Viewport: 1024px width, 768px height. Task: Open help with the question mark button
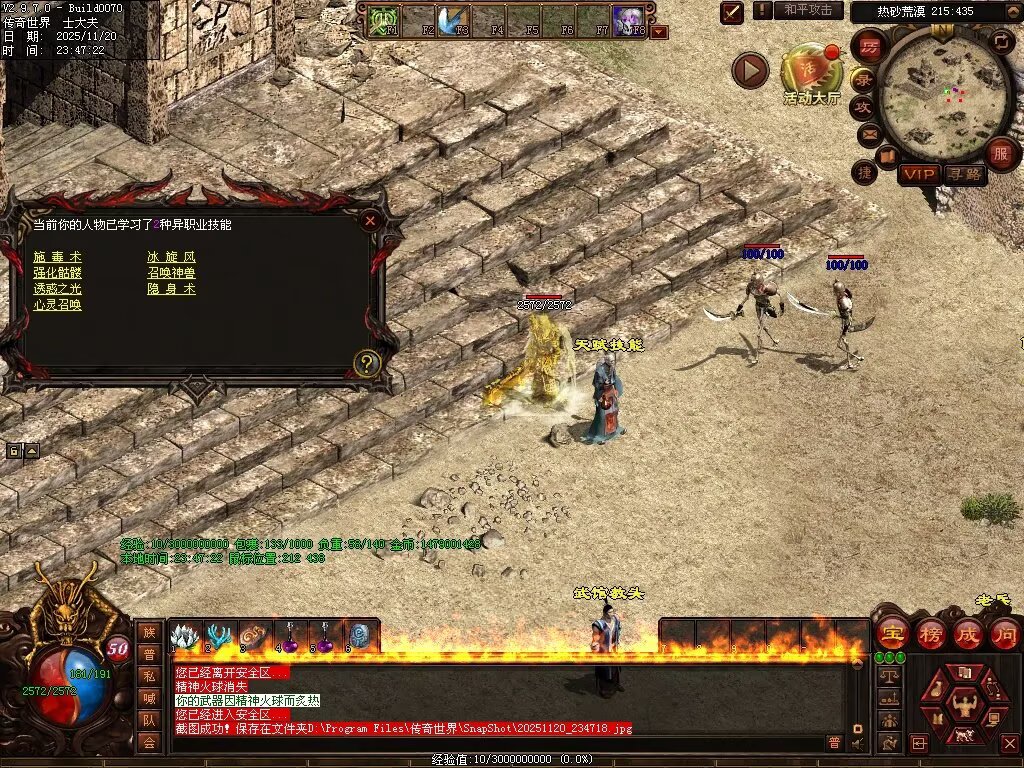pyautogui.click(x=367, y=363)
